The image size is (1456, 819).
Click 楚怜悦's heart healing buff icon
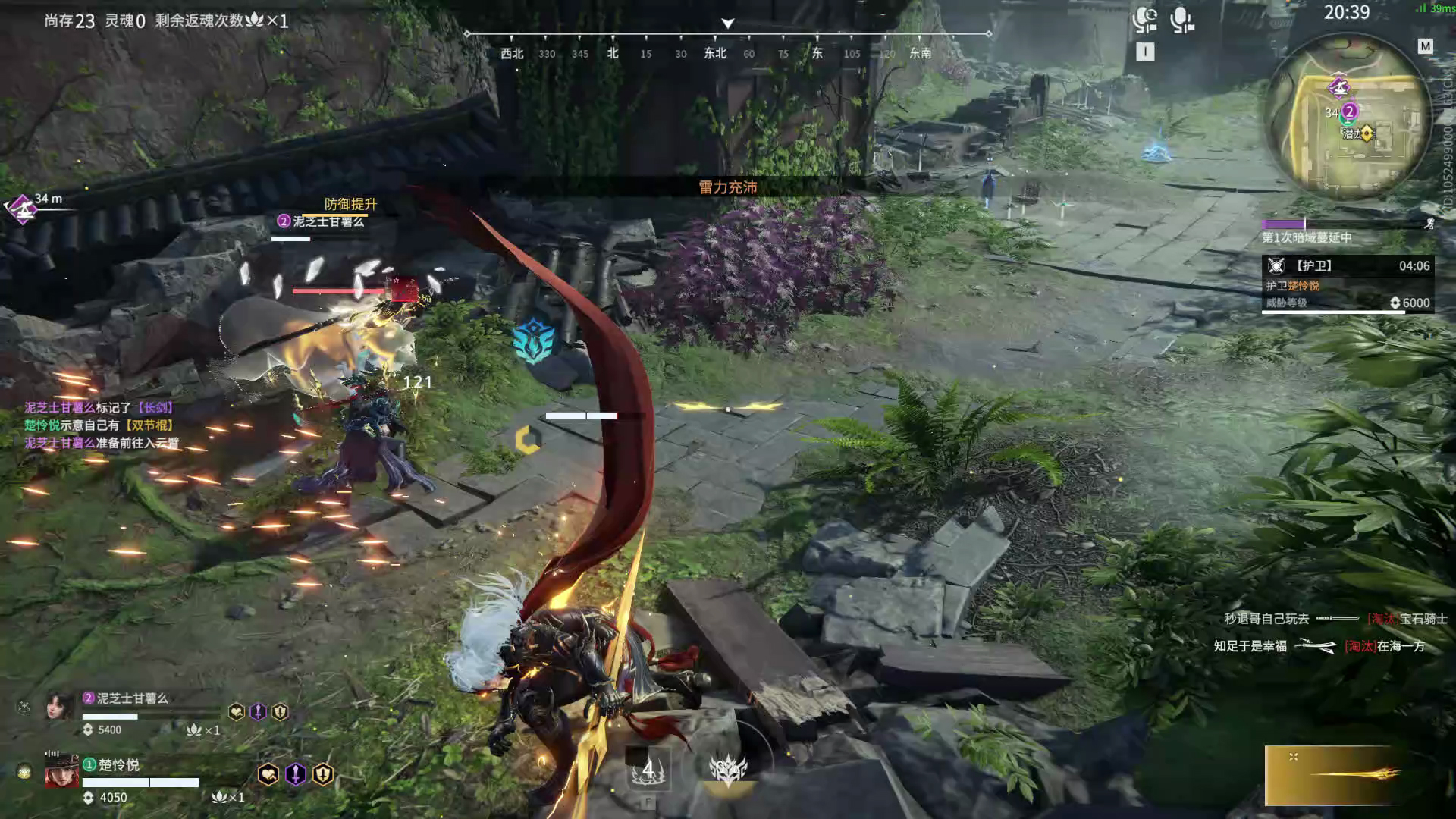[x=268, y=774]
